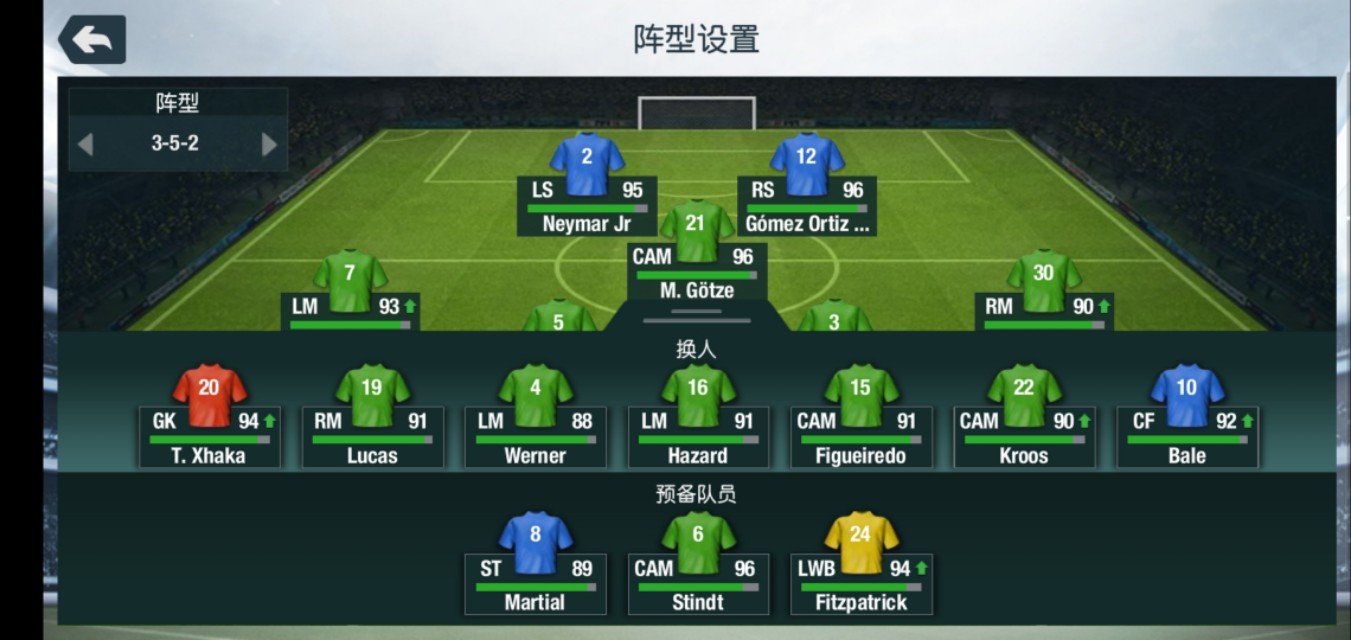This screenshot has width=1351, height=640.
Task: Go back using the arrow button
Action: tap(92, 40)
